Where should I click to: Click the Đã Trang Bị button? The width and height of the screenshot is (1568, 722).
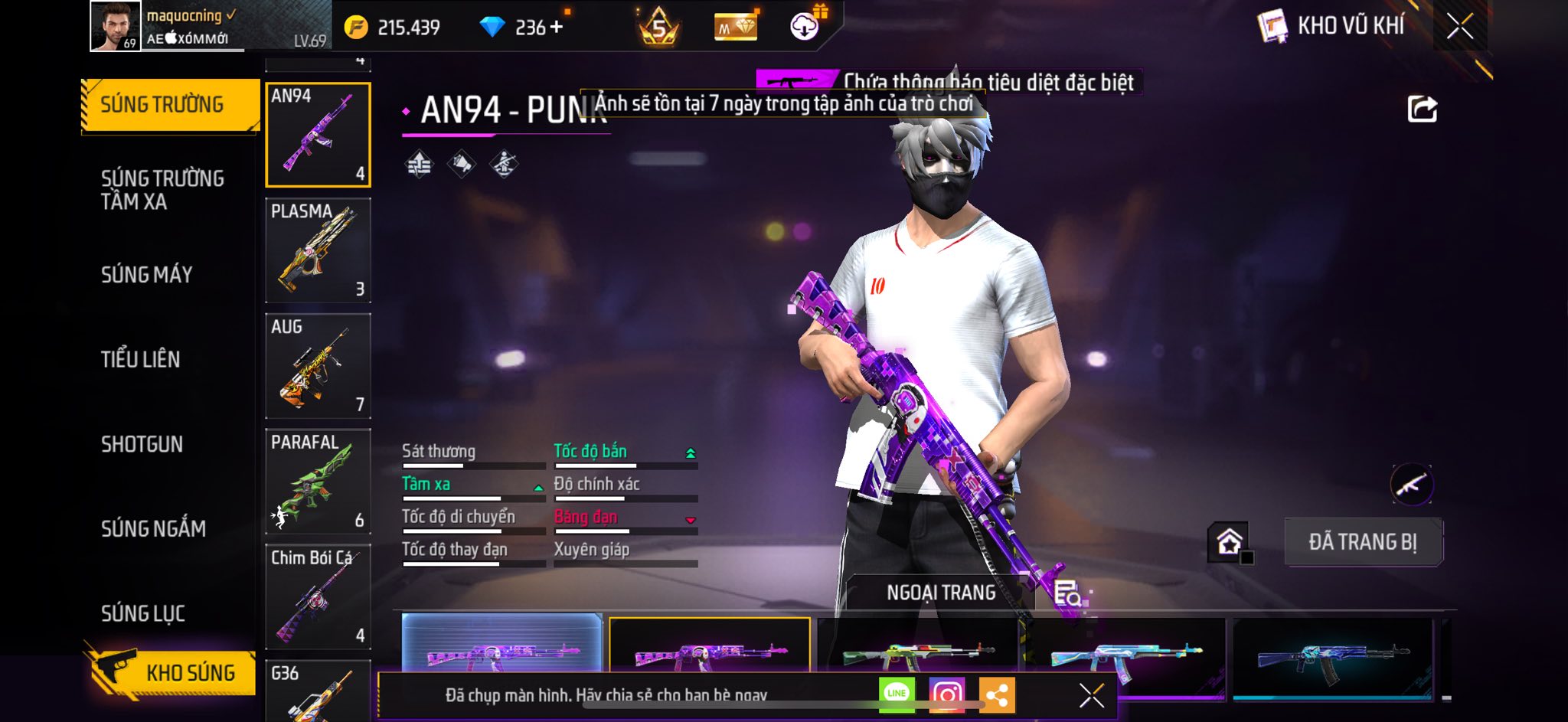tap(1363, 542)
